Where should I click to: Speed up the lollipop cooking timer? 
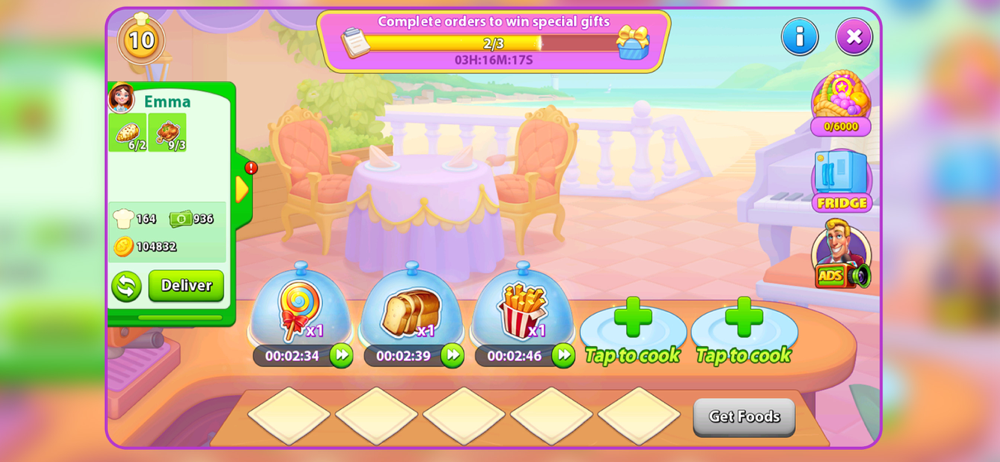click(x=342, y=355)
